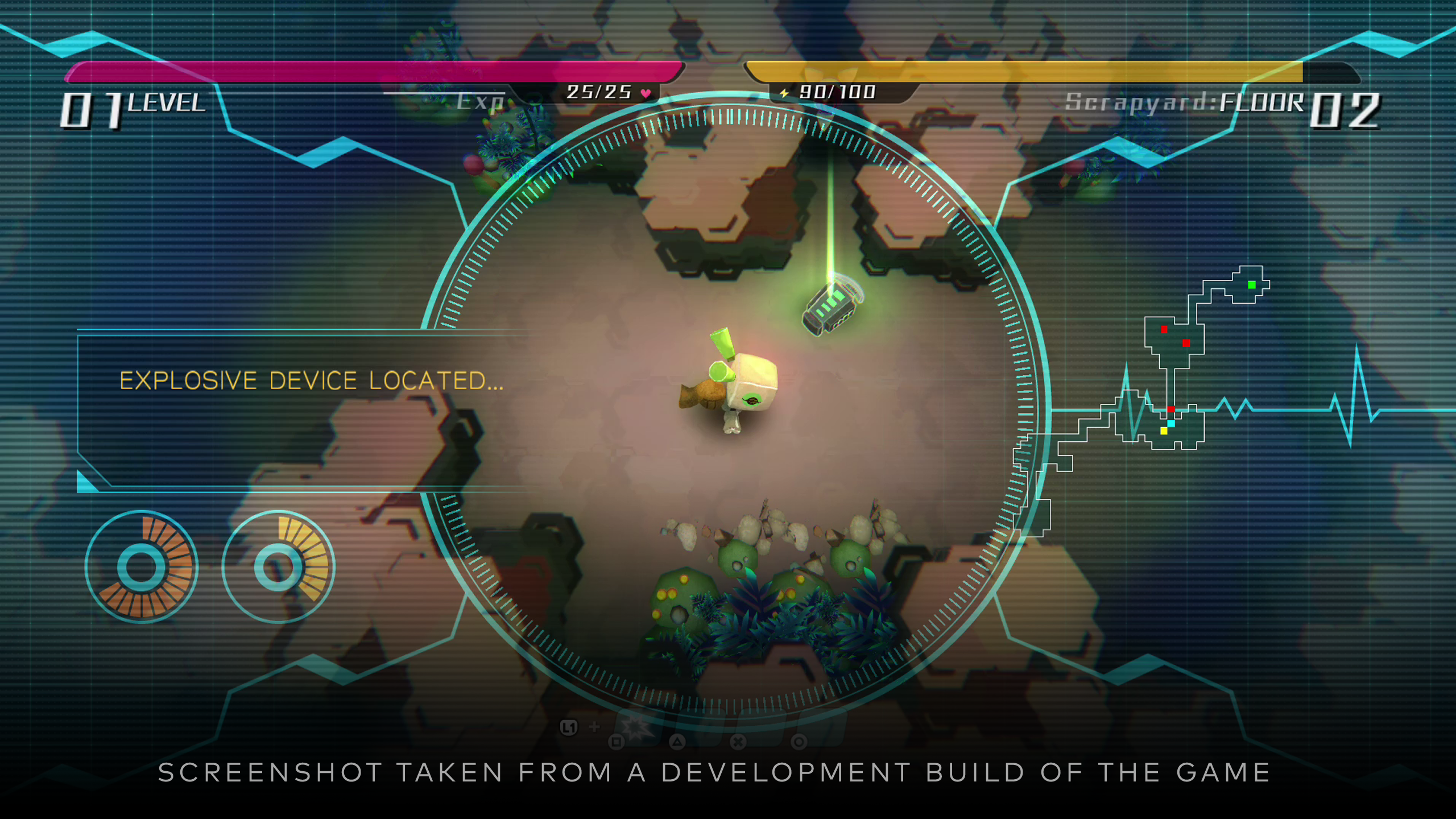Activate the yellow circular gauge
Screen dimensions: 1456x819
278,567
